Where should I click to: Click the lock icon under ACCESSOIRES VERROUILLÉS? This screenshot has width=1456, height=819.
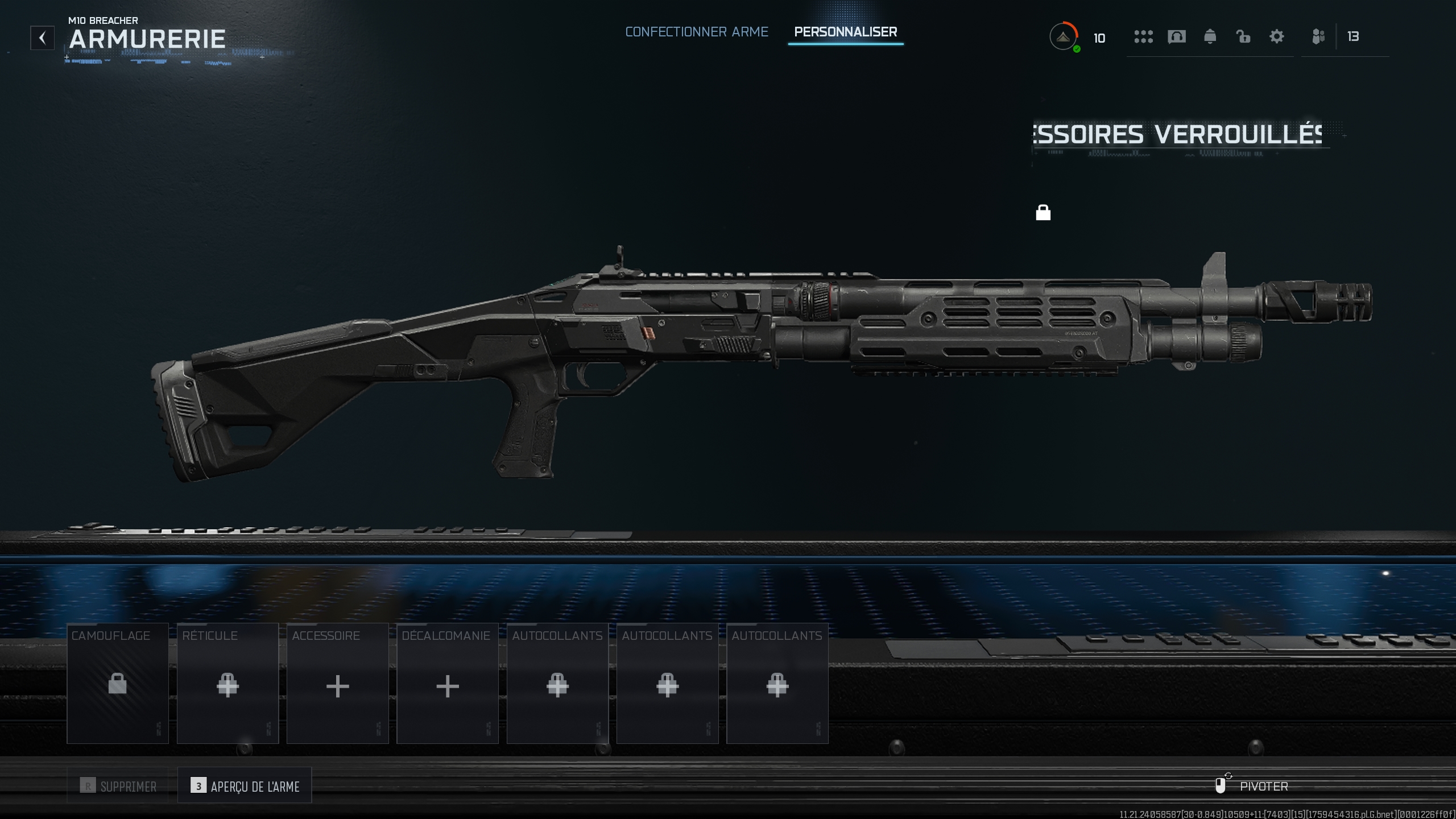[x=1043, y=213]
